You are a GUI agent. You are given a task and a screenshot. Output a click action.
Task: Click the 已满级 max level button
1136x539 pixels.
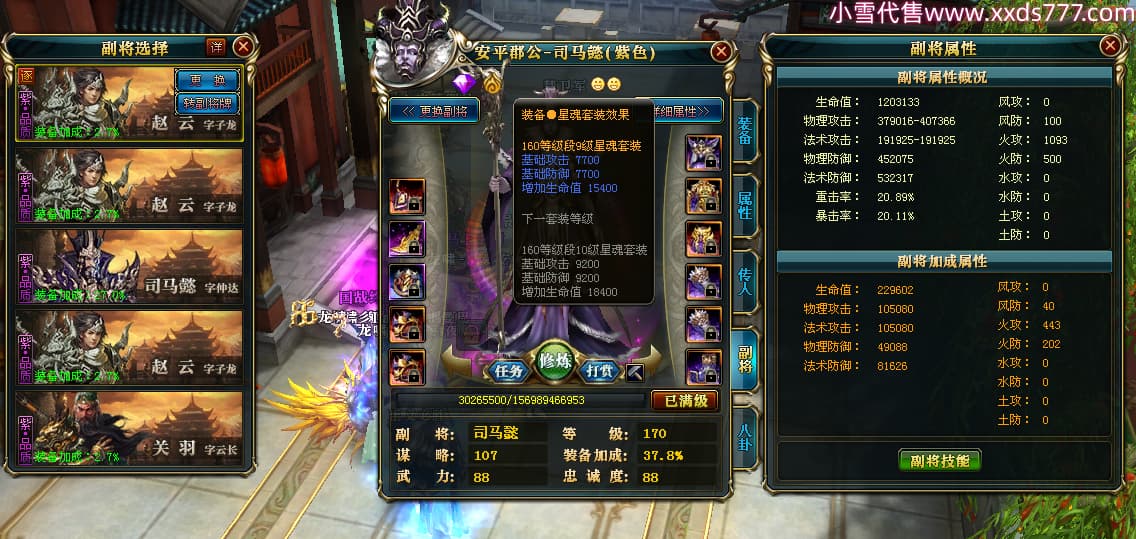pos(685,400)
